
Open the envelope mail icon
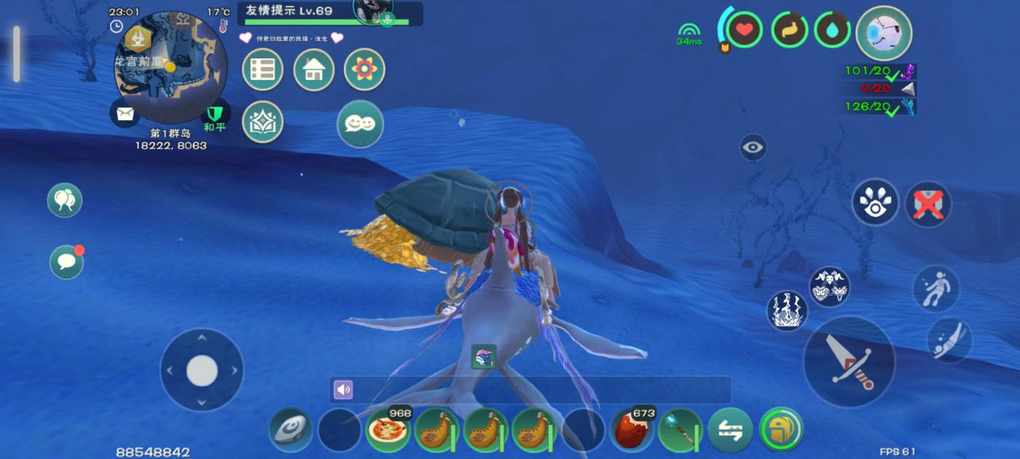click(x=125, y=114)
